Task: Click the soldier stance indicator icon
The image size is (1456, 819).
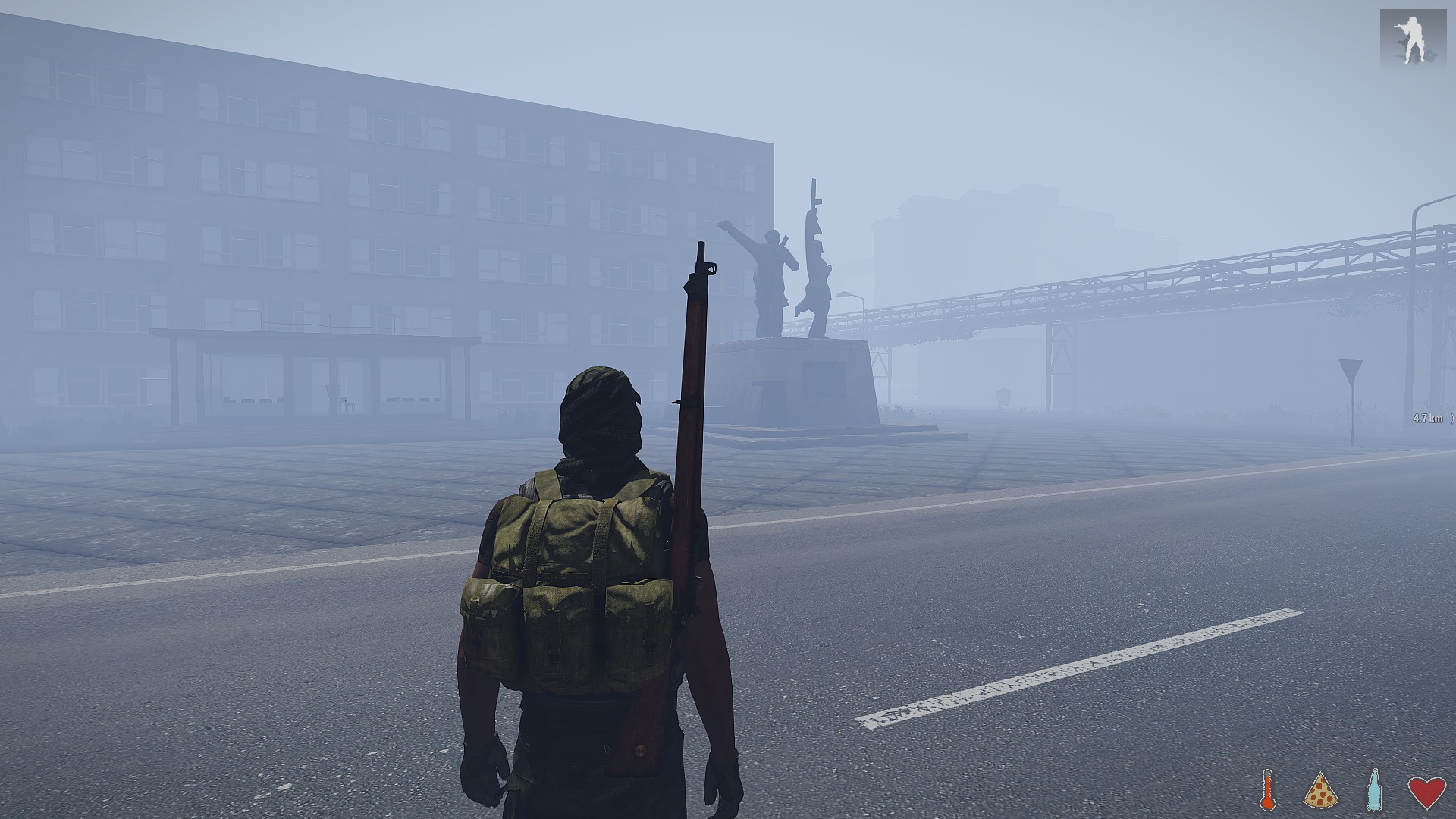Action: coord(1412,37)
